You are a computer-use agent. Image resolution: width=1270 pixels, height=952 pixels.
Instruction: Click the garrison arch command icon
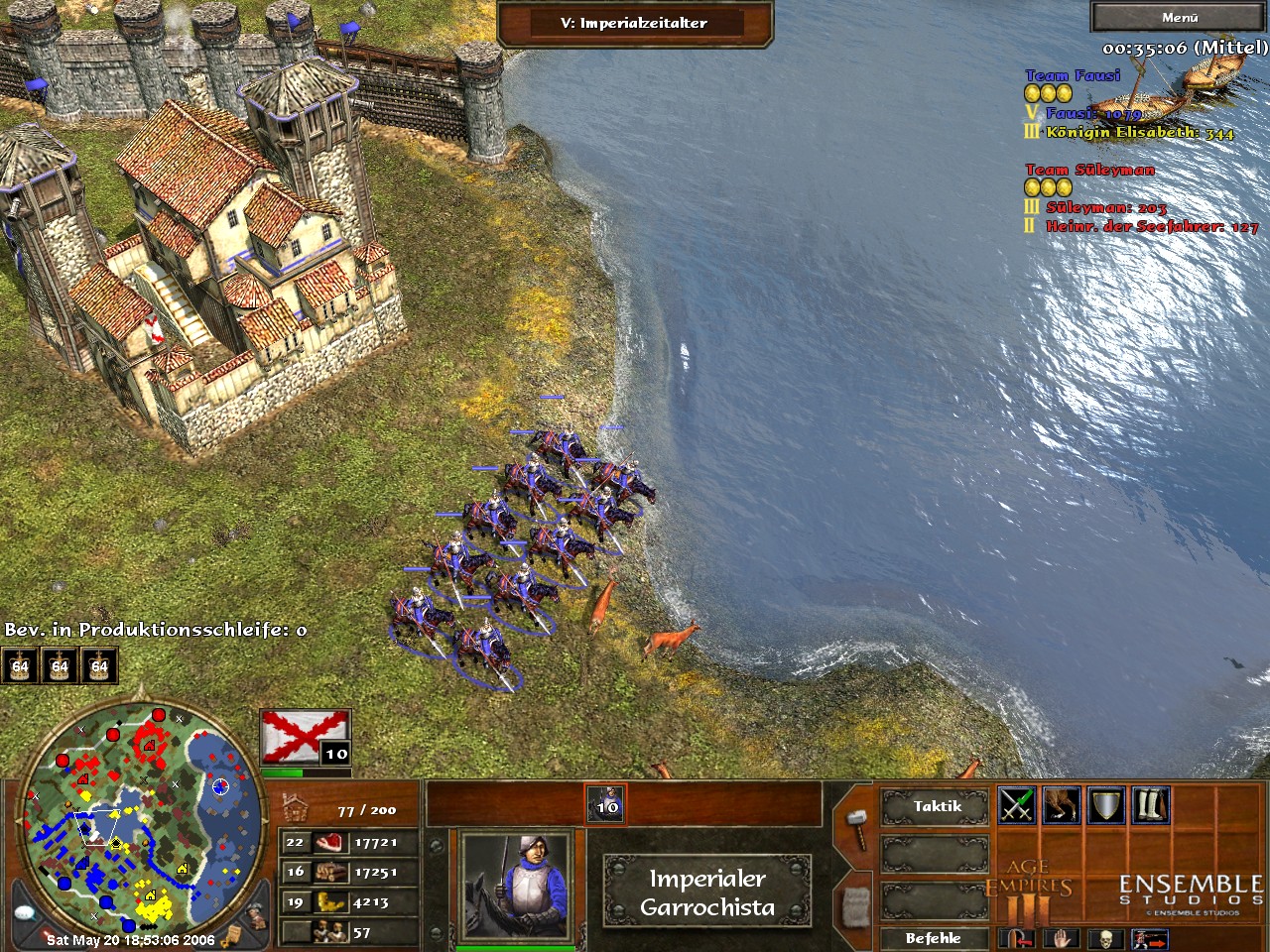[1017, 938]
